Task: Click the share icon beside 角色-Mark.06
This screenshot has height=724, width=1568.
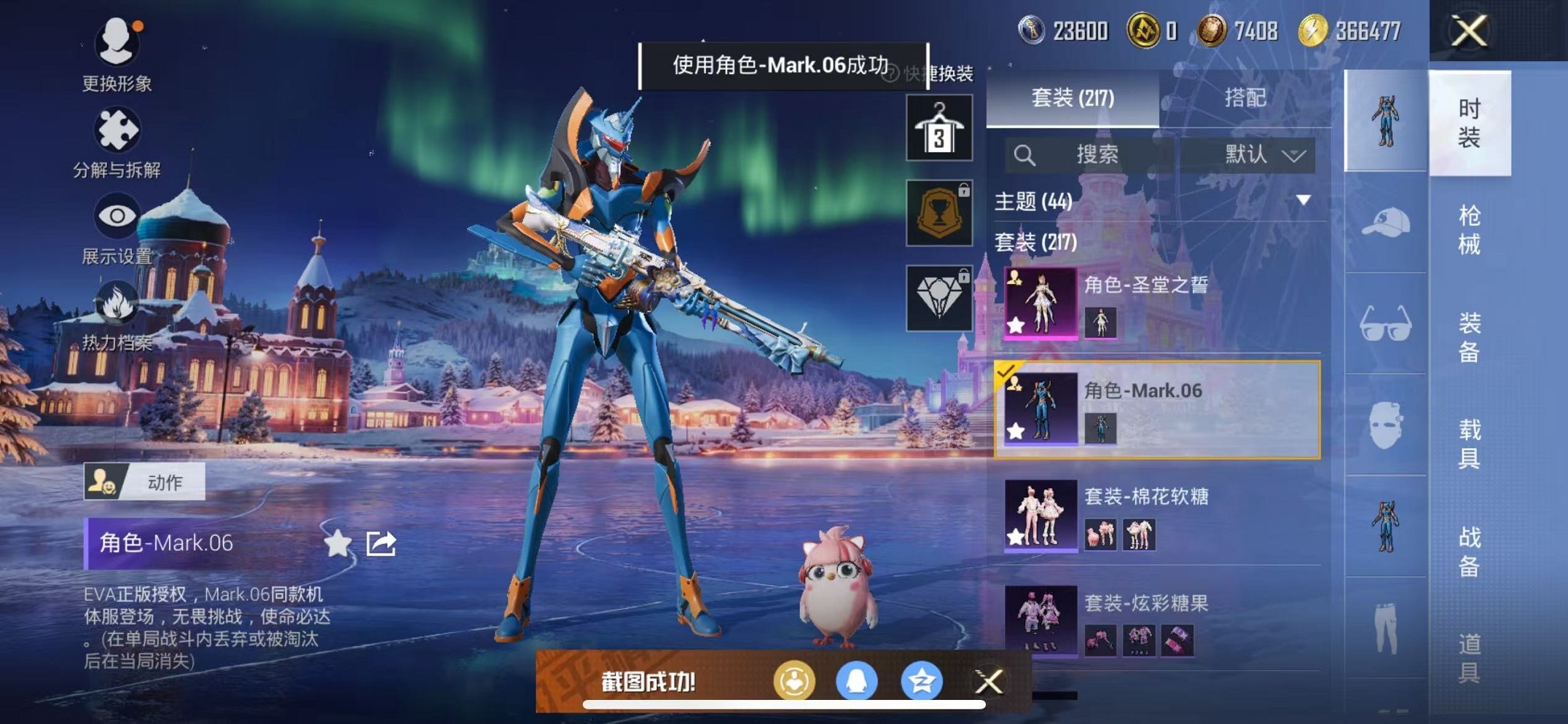Action: click(x=381, y=544)
